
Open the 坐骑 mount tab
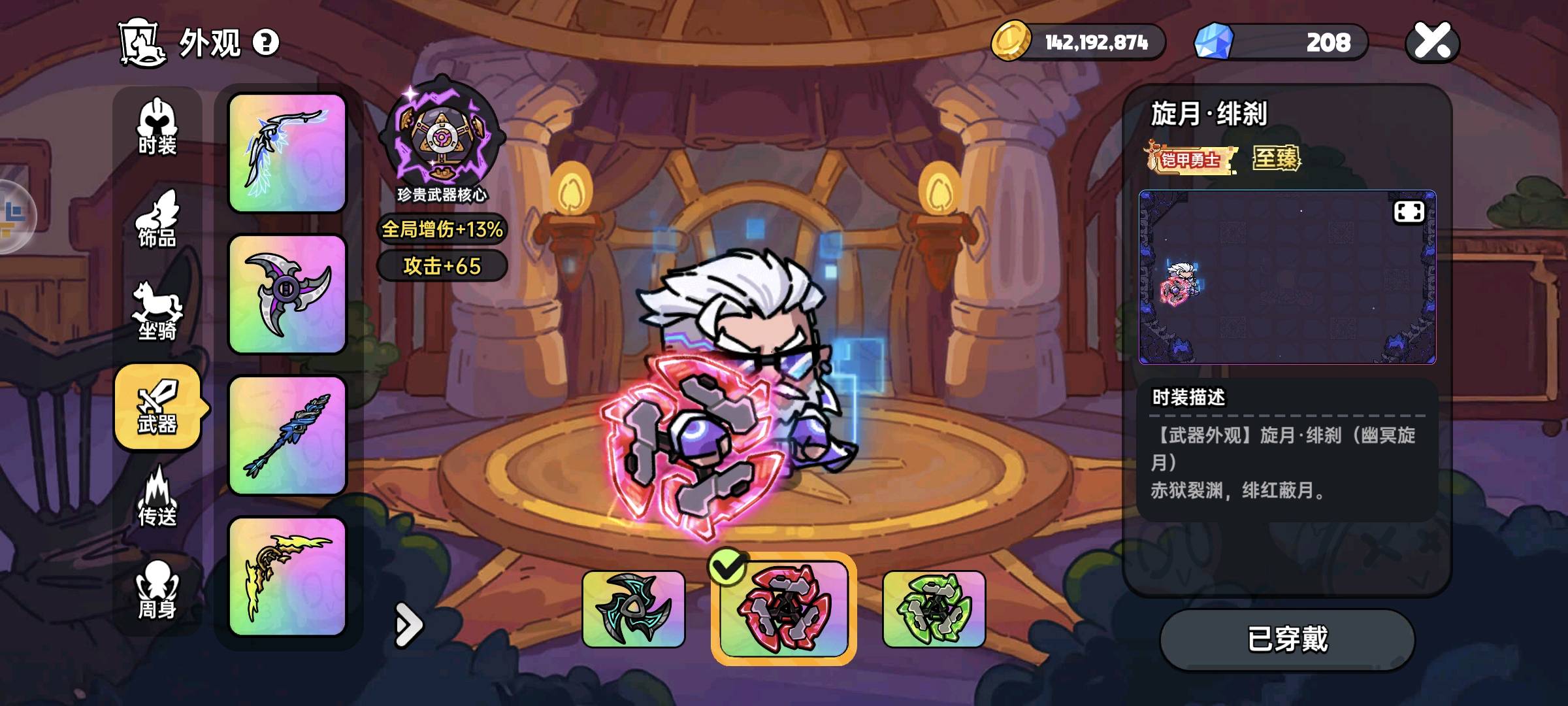tap(157, 312)
